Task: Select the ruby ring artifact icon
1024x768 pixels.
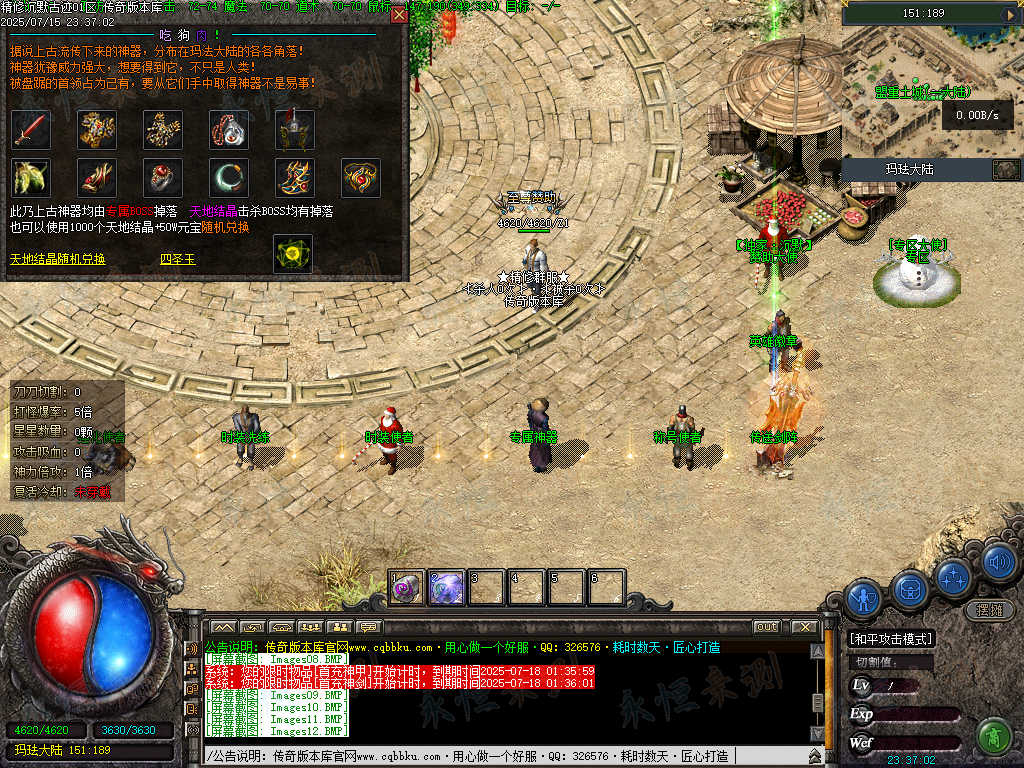Action: click(x=162, y=178)
